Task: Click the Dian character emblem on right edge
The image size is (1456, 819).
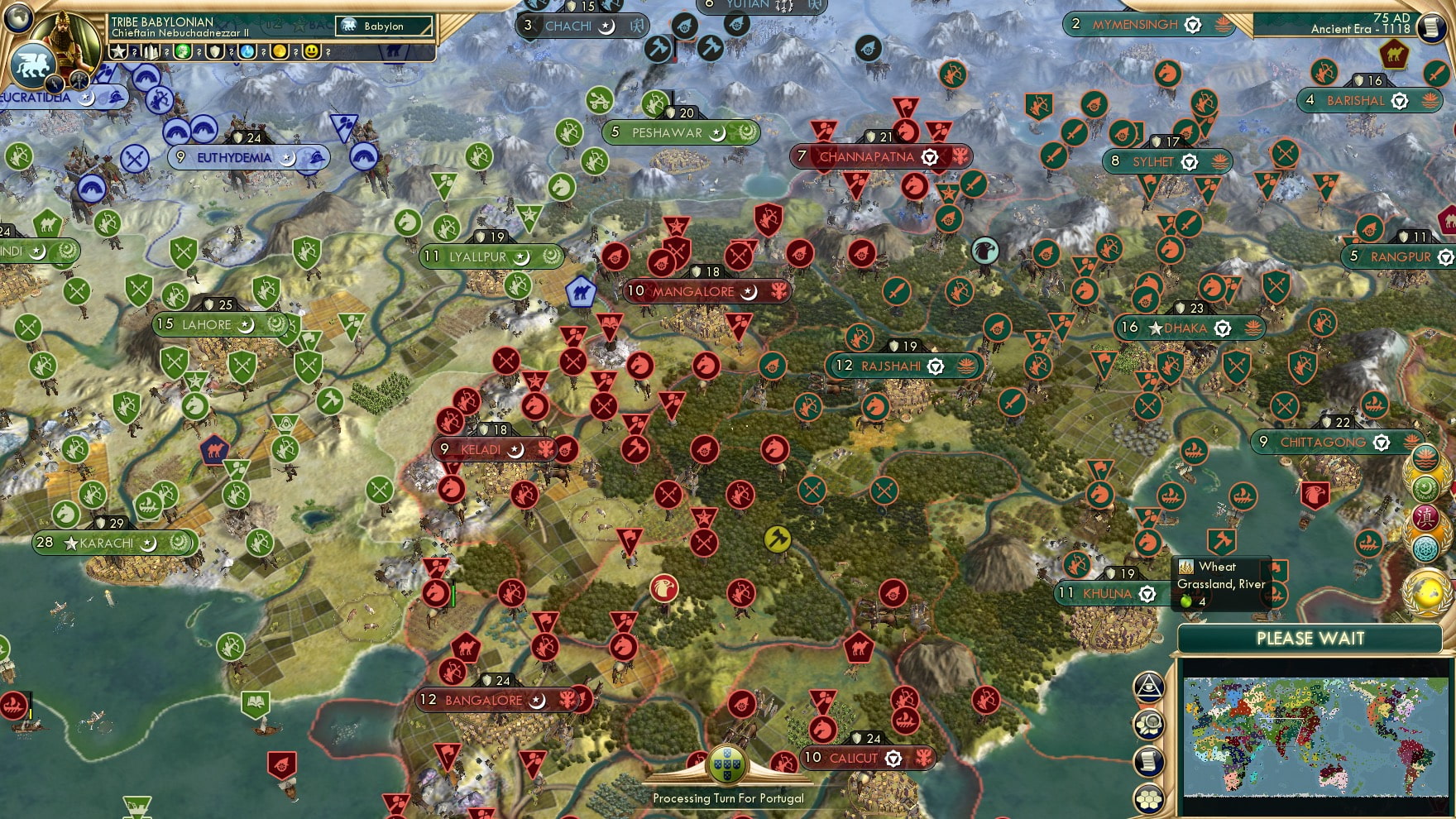Action: tap(1424, 516)
